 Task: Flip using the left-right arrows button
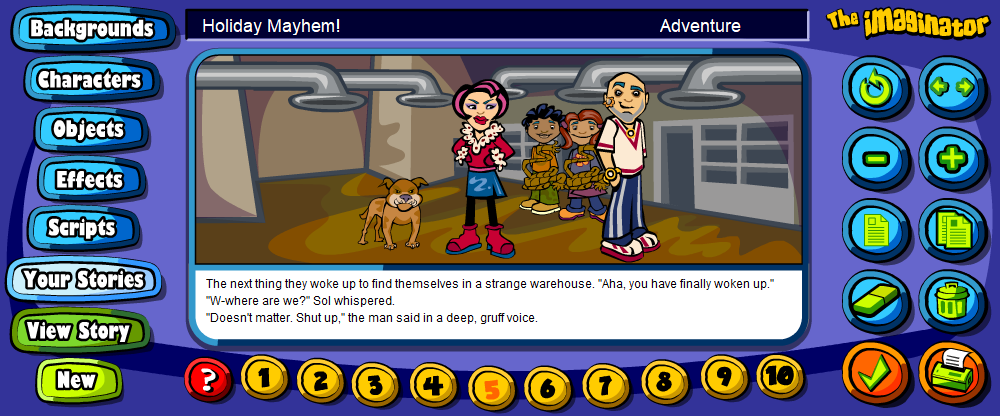[951, 86]
